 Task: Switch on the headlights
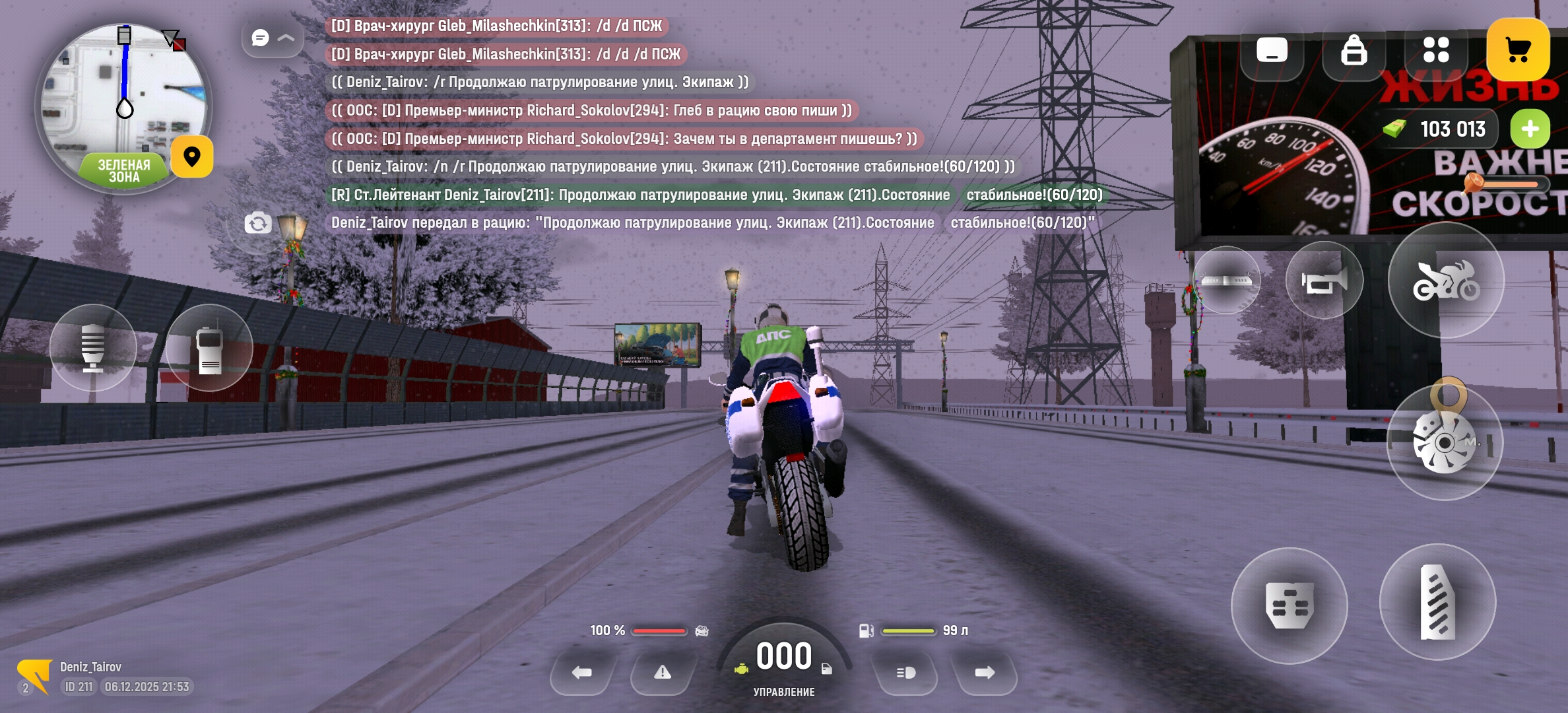pos(905,673)
